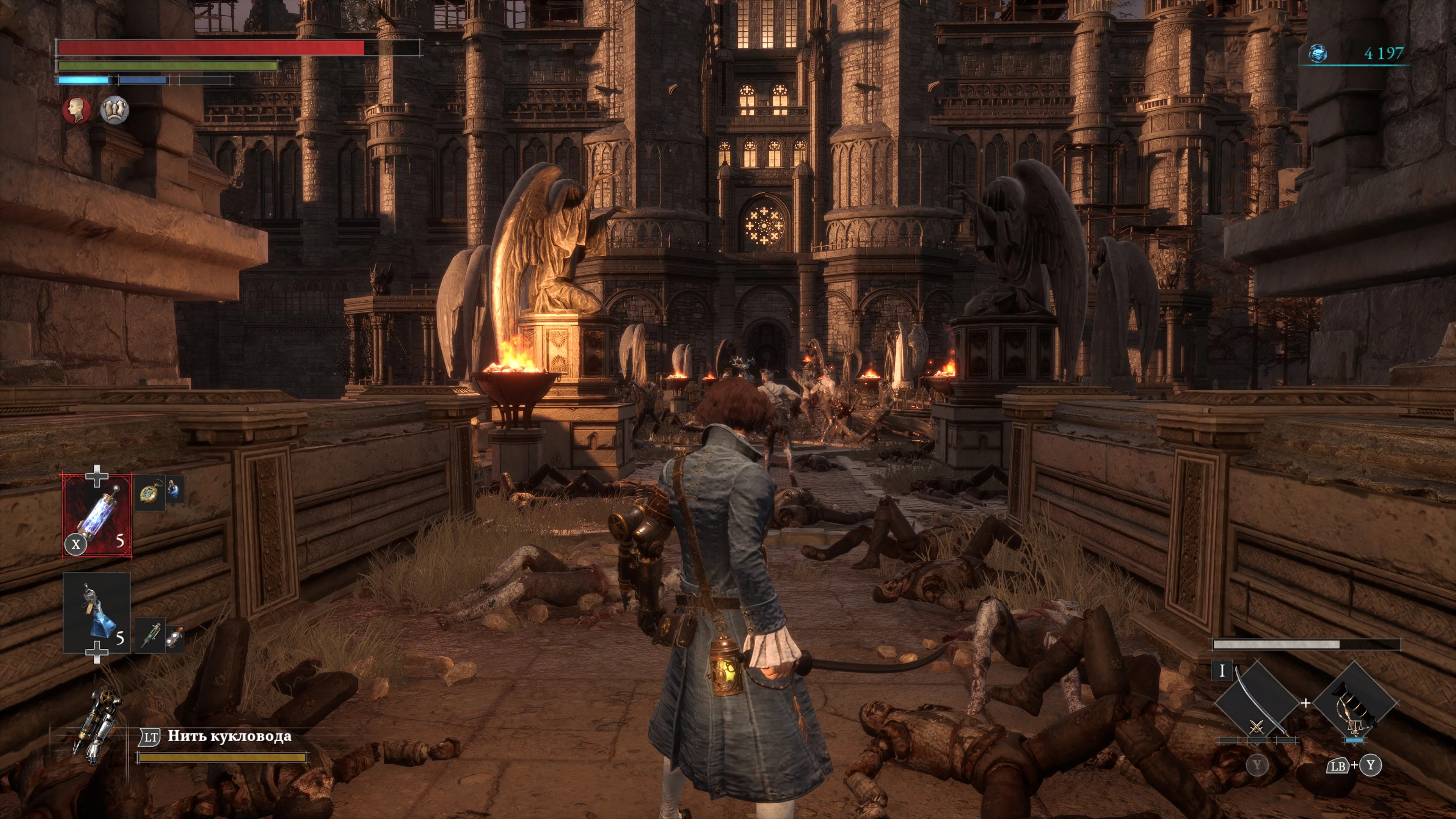1456x819 pixels.
Task: Pick the small round blue flask icon
Action: (174, 491)
